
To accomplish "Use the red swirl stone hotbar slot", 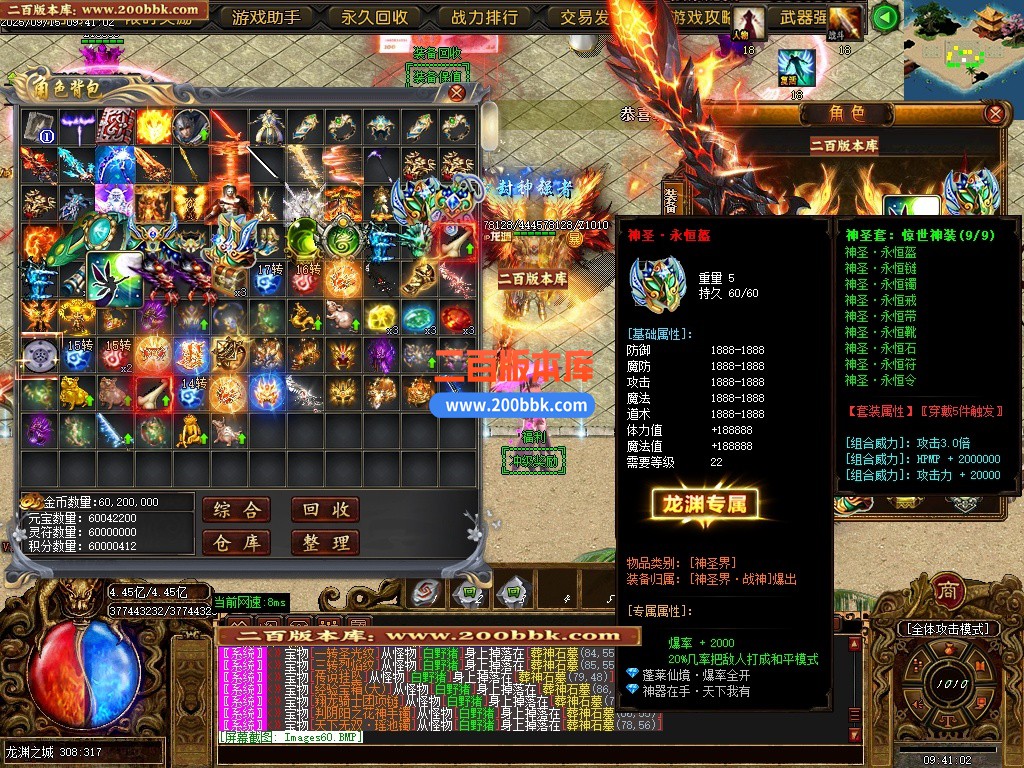I will pyautogui.click(x=425, y=591).
